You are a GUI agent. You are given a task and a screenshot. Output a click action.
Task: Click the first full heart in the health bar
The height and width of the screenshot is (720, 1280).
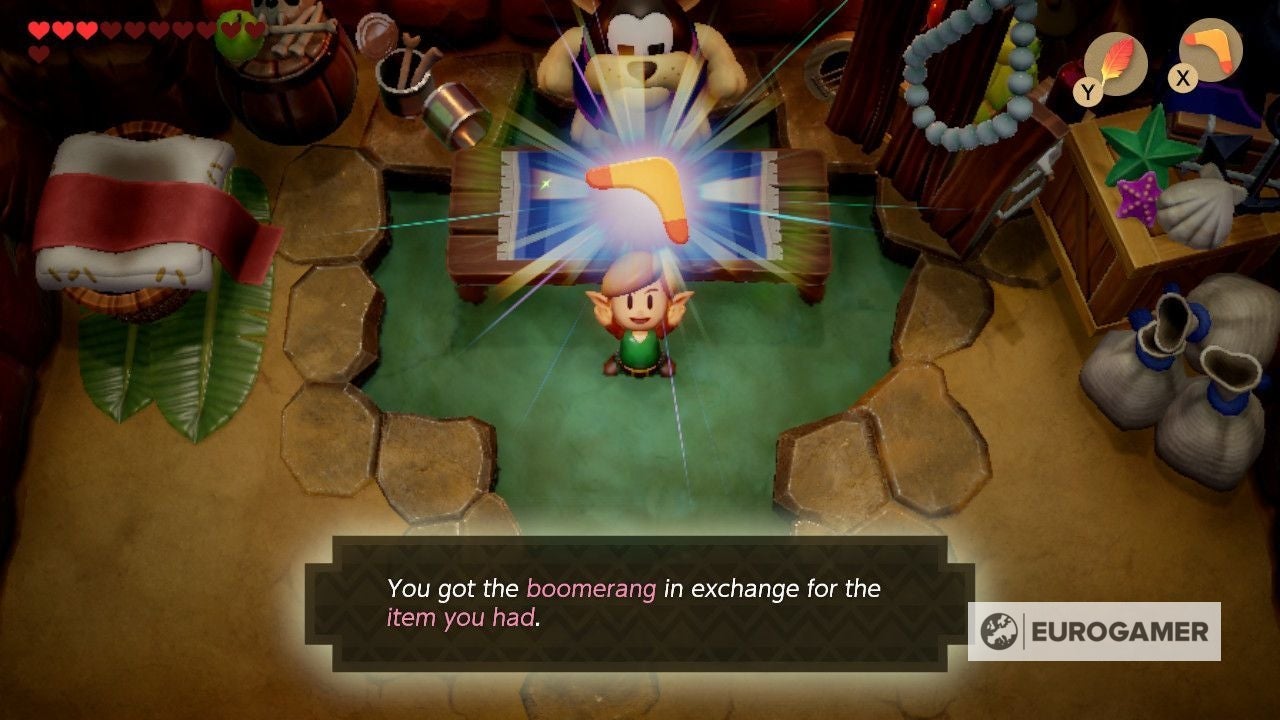tap(39, 28)
